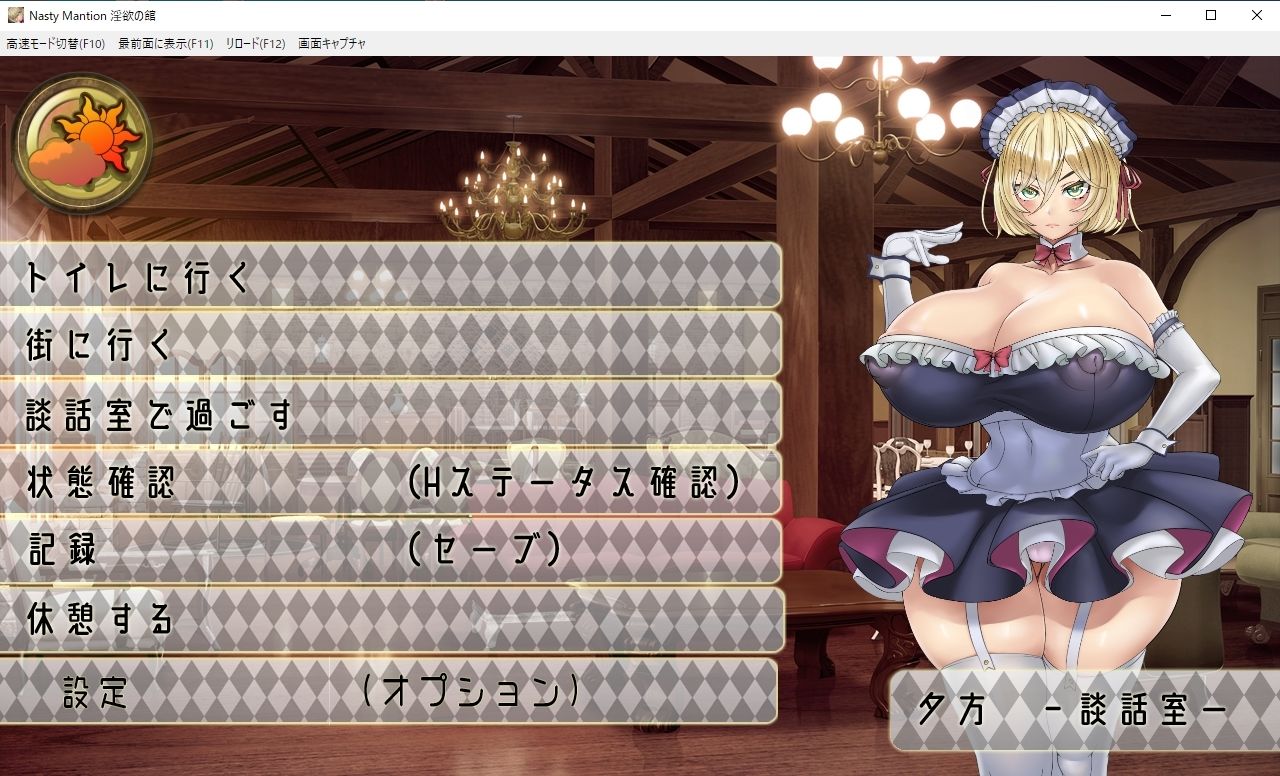Click the Nasty Mantion game icon in the title bar

tap(14, 15)
